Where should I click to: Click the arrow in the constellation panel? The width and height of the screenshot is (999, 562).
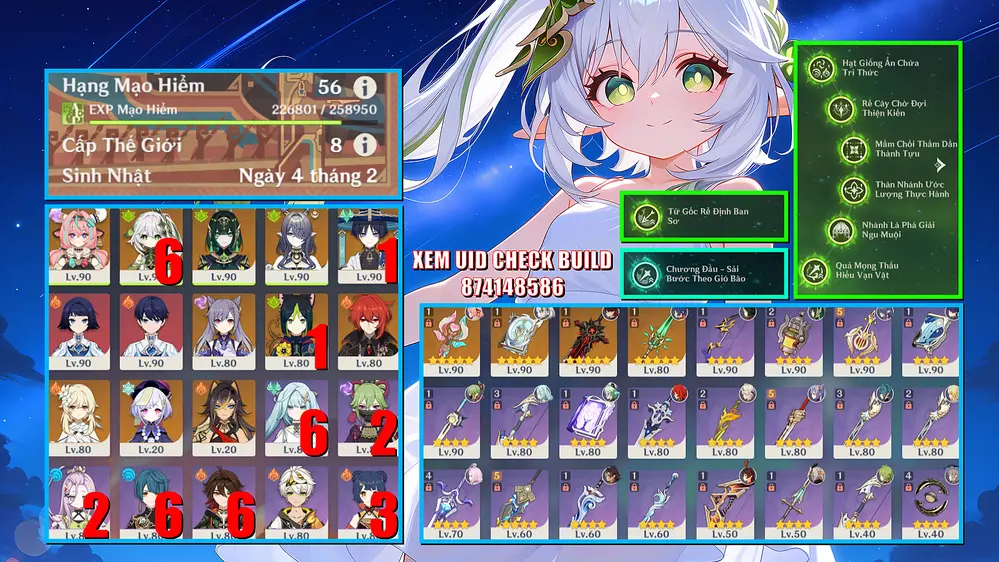click(940, 166)
